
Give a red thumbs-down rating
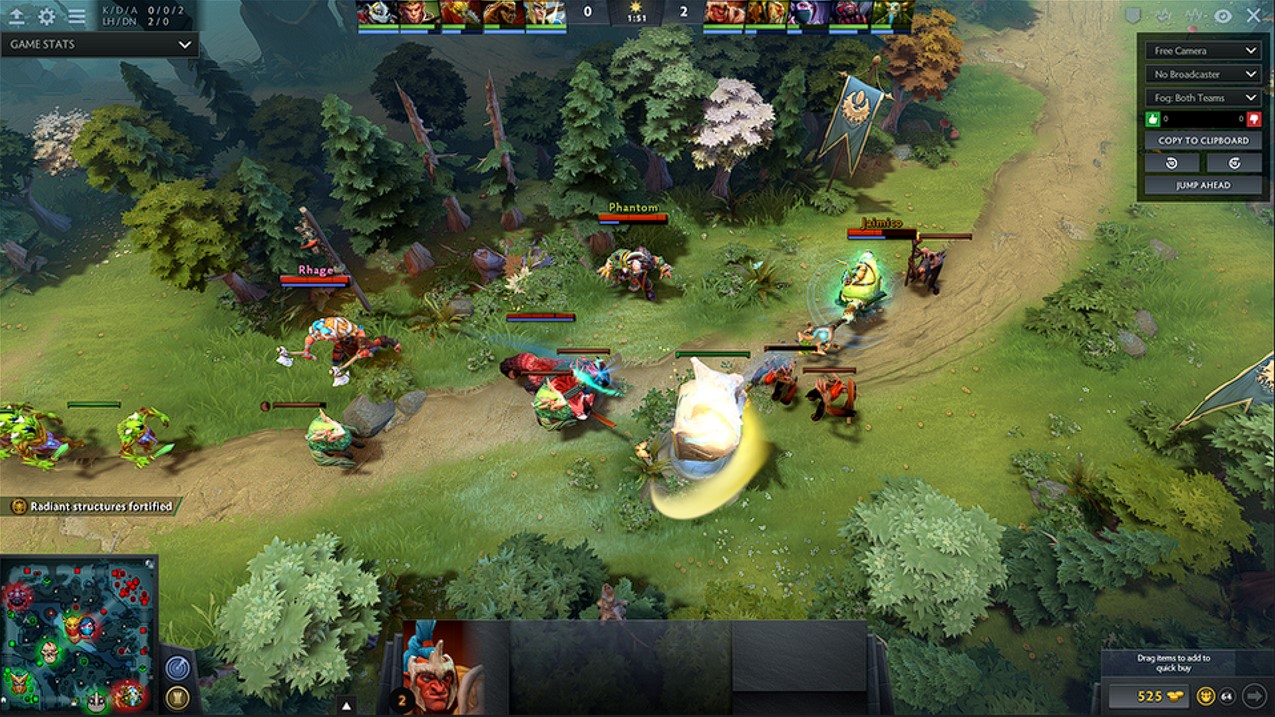(1253, 119)
